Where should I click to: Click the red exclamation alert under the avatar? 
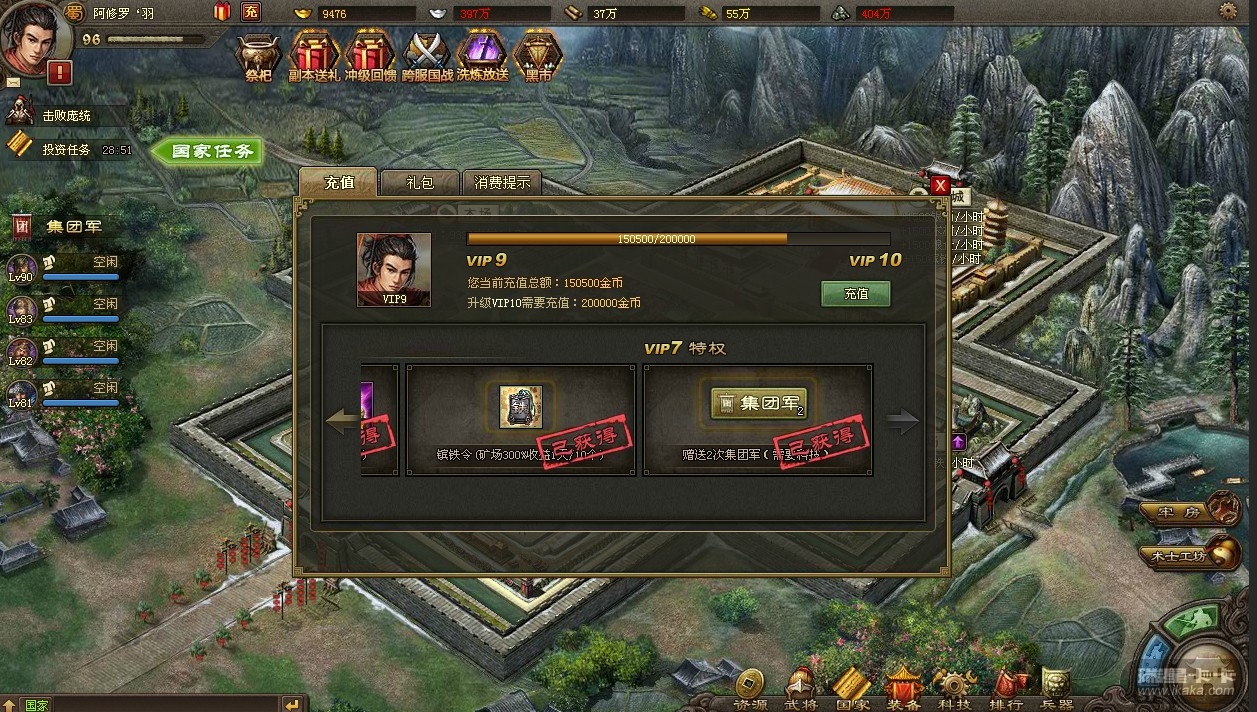pyautogui.click(x=59, y=72)
